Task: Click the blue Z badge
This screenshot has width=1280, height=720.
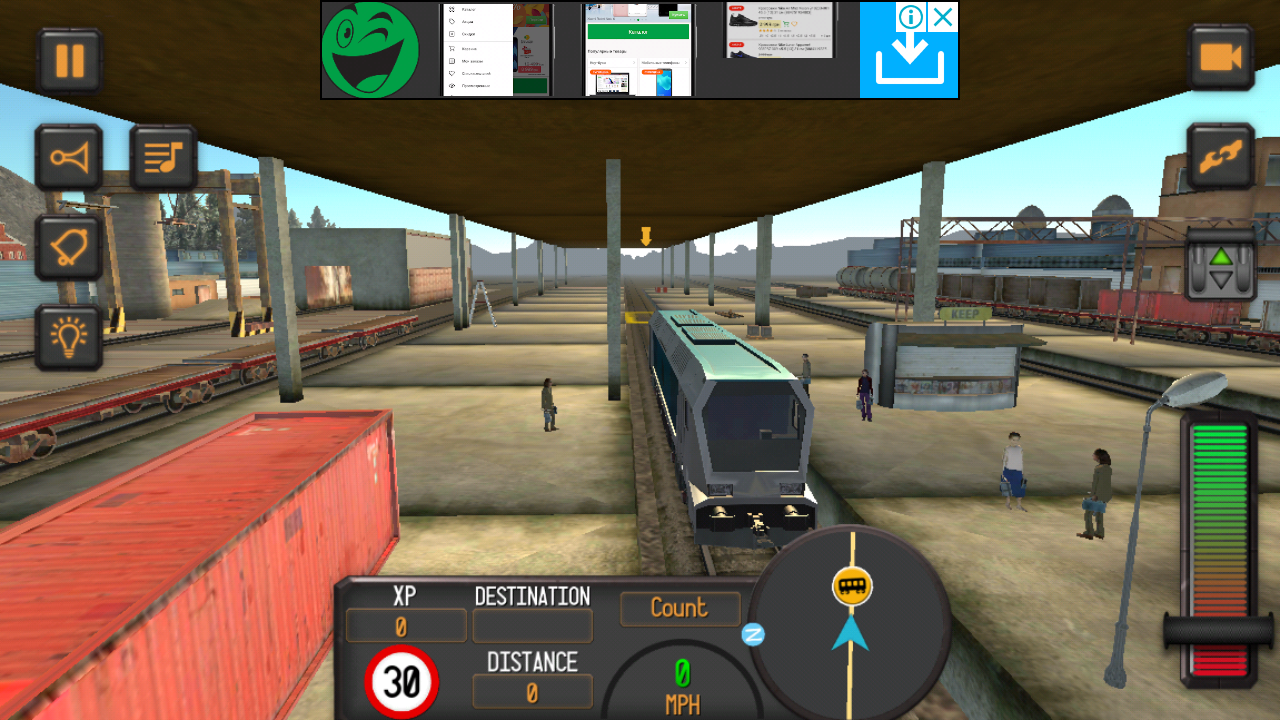Action: click(753, 634)
